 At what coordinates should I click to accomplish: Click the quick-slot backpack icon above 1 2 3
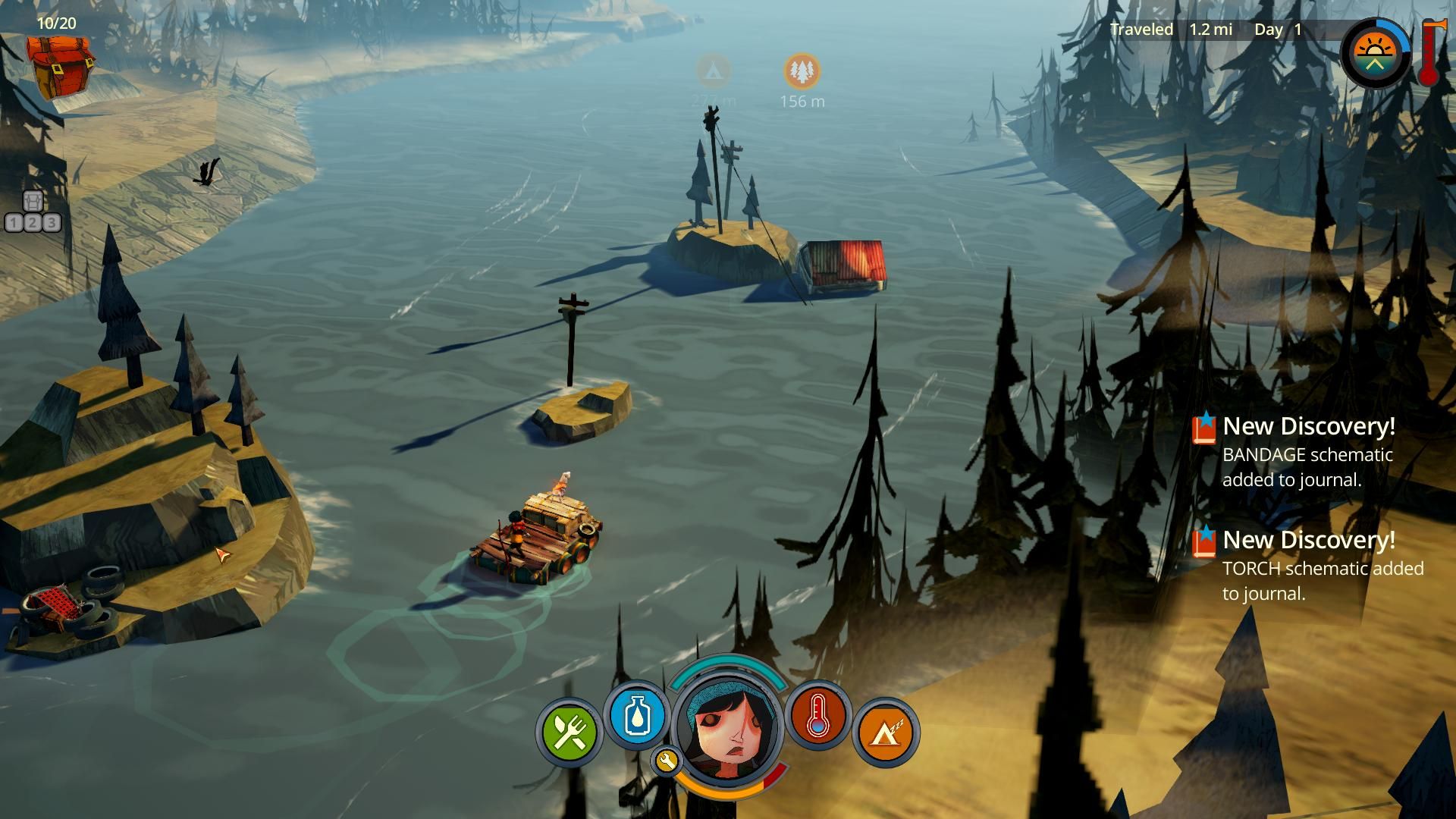(x=33, y=202)
